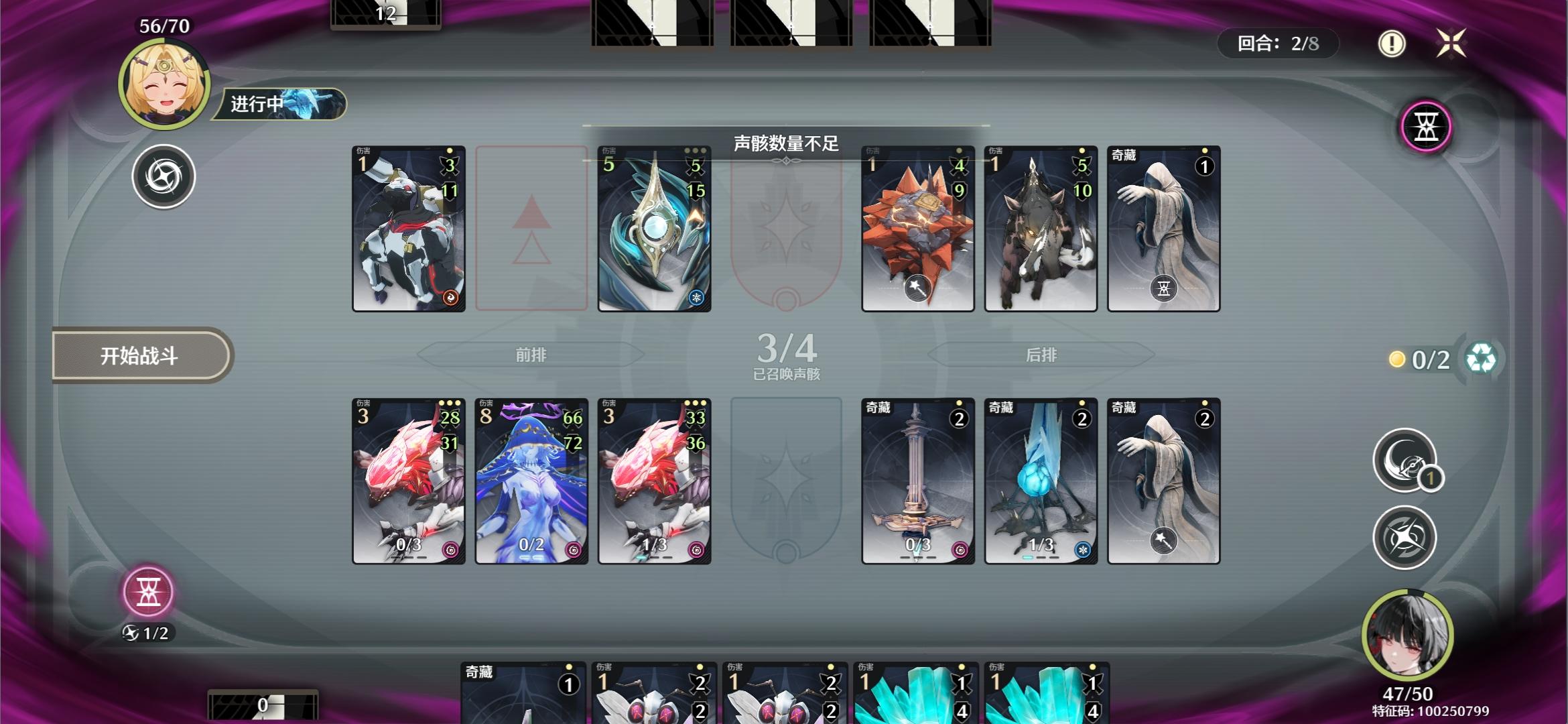
Task: Click the exclamation notice icon at top right
Action: click(x=1392, y=45)
